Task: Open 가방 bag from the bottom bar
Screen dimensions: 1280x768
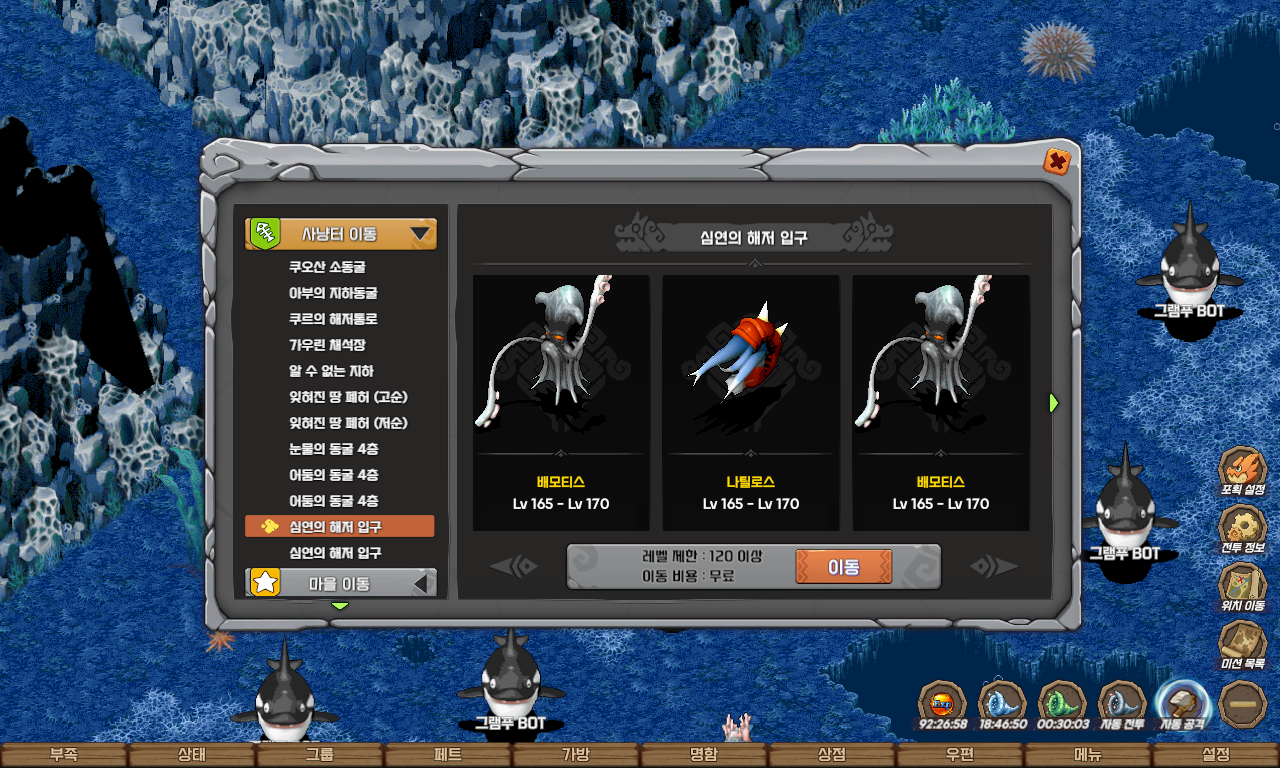Action: click(x=575, y=755)
